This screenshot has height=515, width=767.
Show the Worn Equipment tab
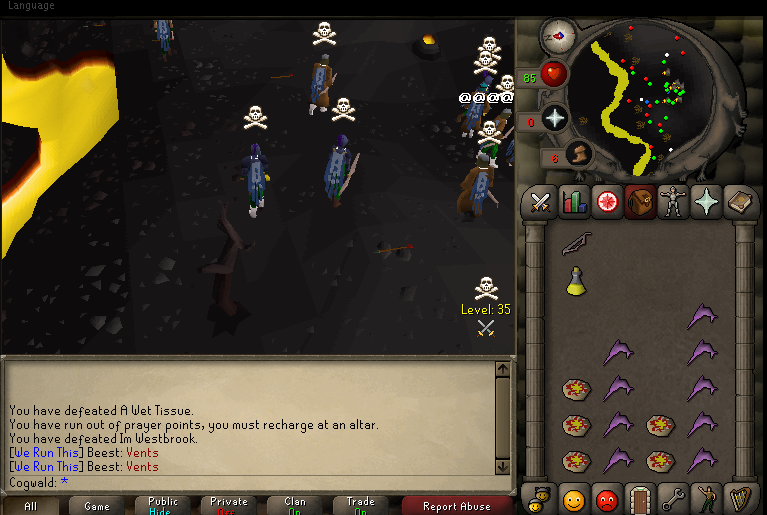673,202
